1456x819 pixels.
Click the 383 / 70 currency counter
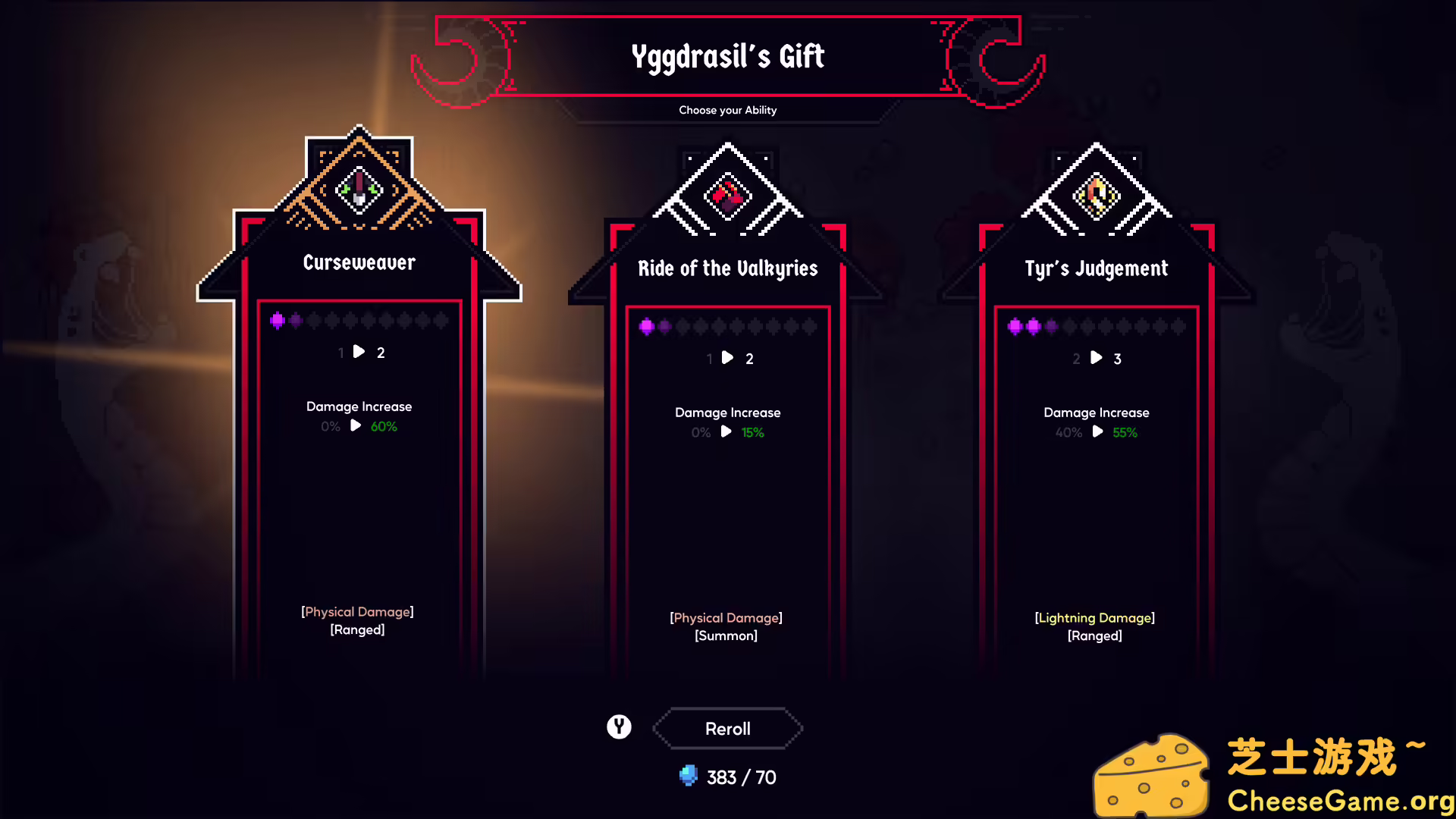739,777
